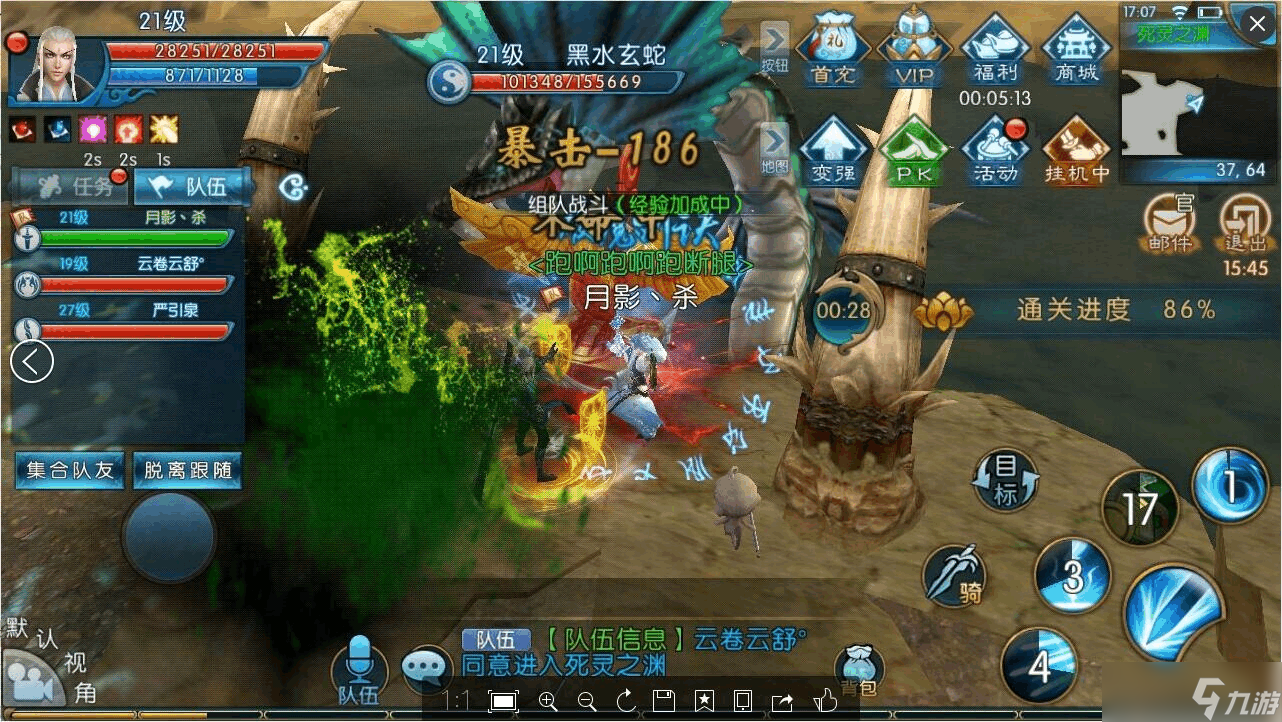Claim rewards from the 福利 welfare icon
Viewport: 1282px width, 722px height.
[995, 50]
